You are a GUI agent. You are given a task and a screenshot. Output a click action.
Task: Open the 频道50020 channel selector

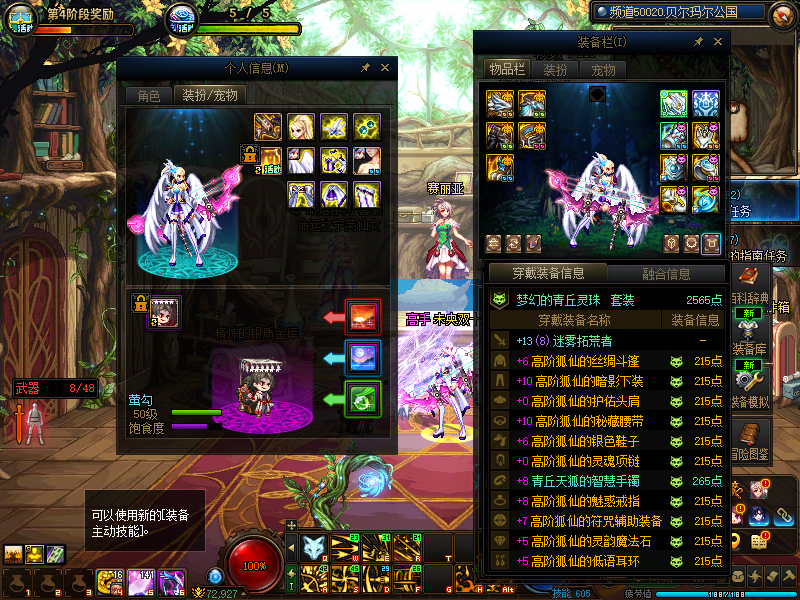(x=678, y=12)
